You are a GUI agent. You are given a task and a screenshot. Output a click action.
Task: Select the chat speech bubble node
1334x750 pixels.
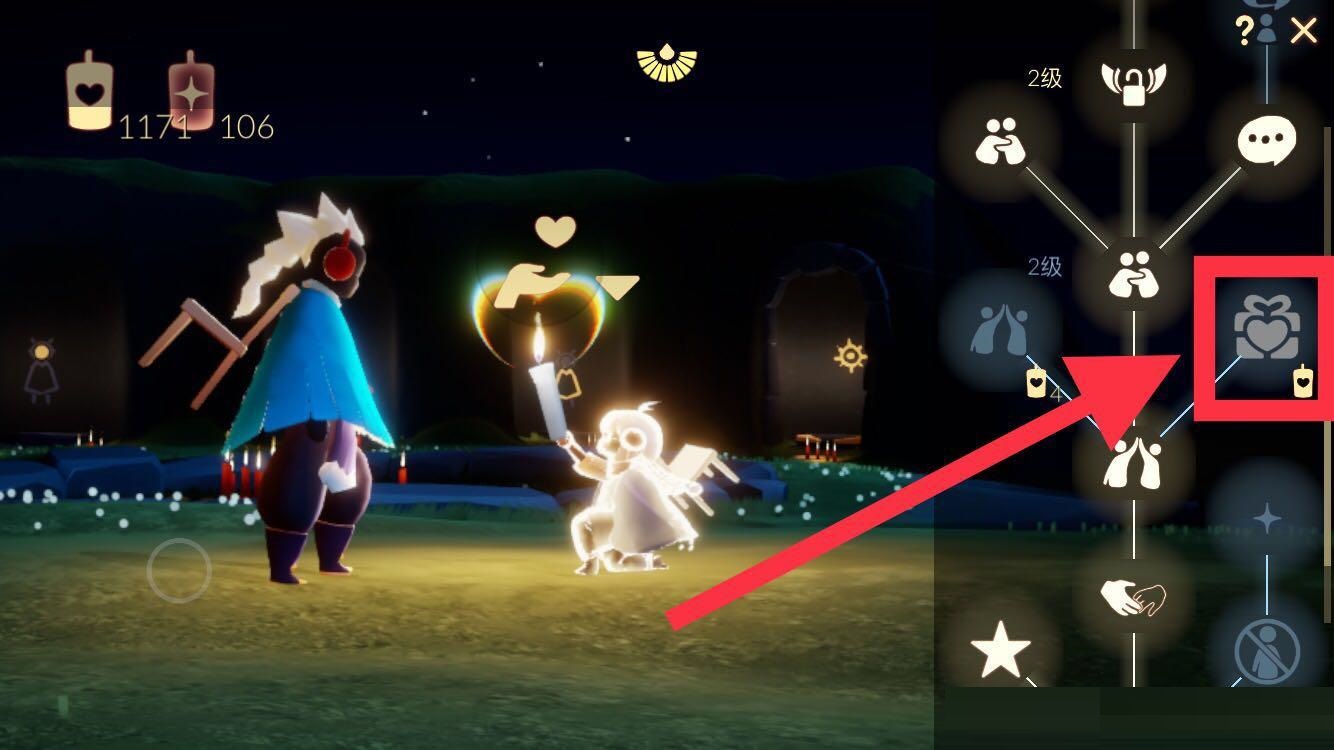tap(1266, 141)
